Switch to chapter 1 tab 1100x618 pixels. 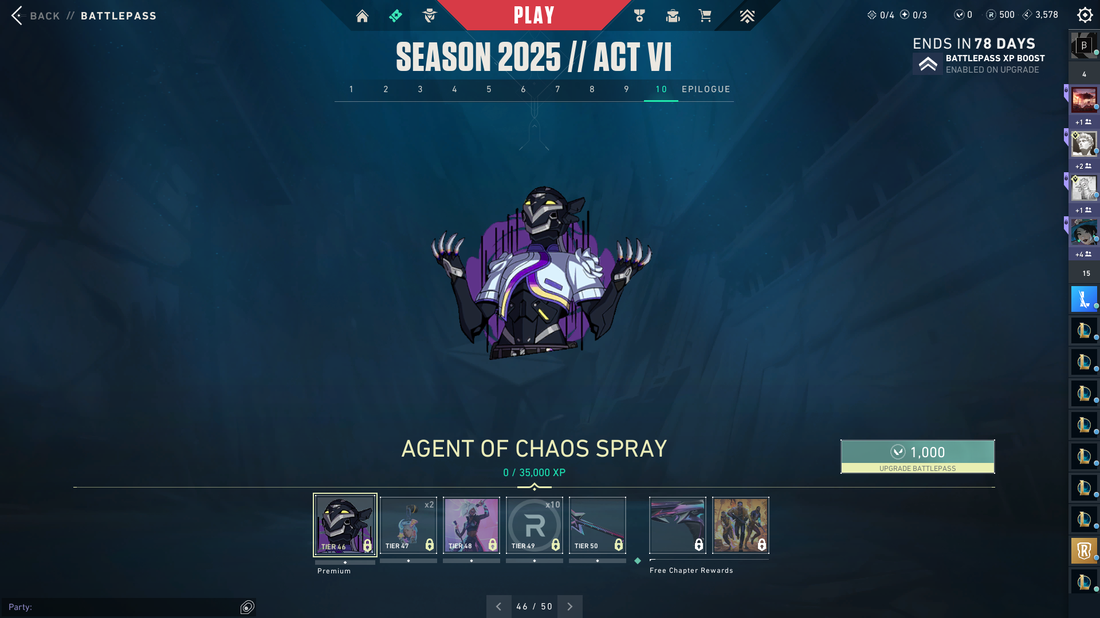[351, 90]
